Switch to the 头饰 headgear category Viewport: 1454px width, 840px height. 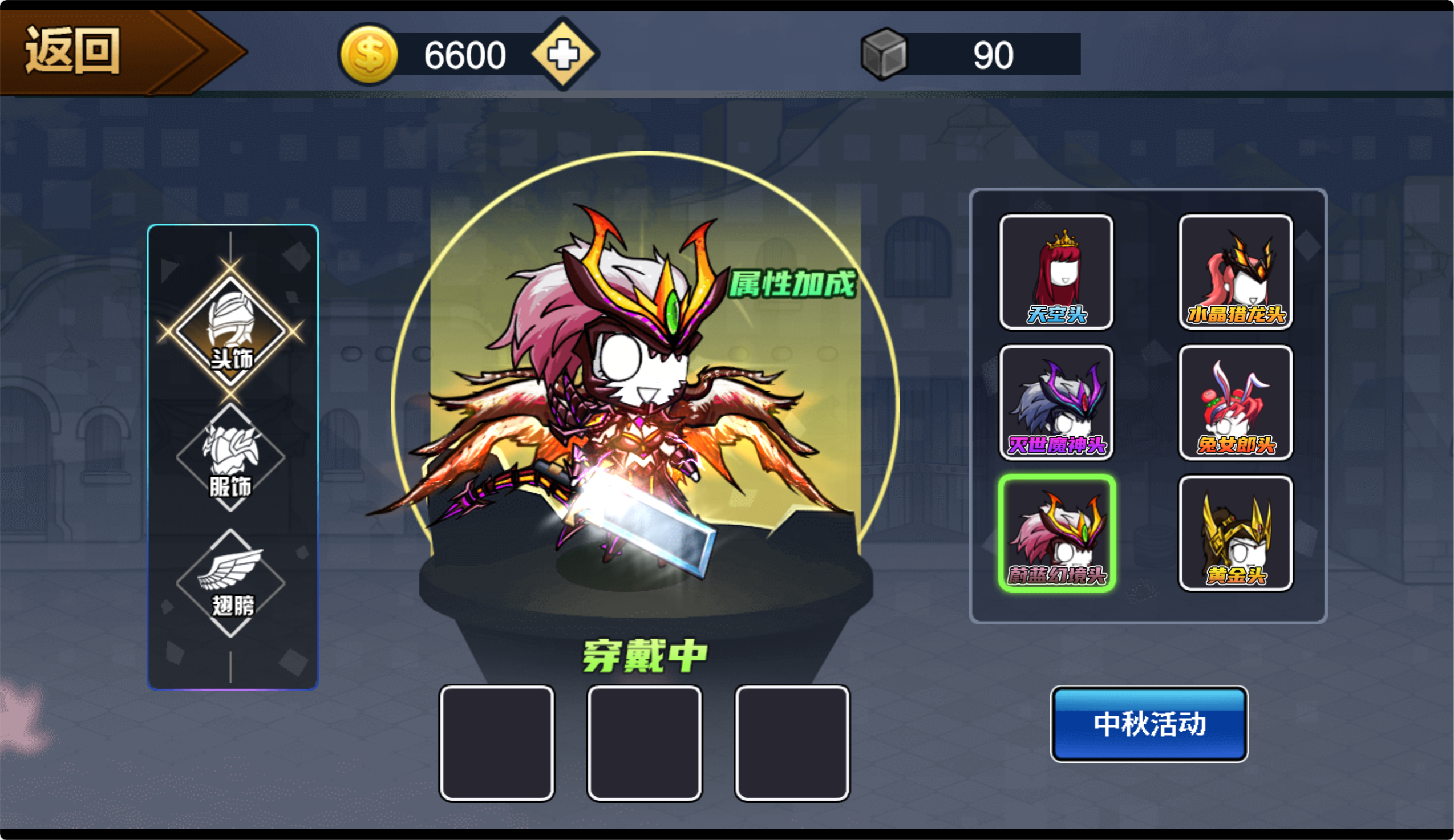[x=231, y=332]
